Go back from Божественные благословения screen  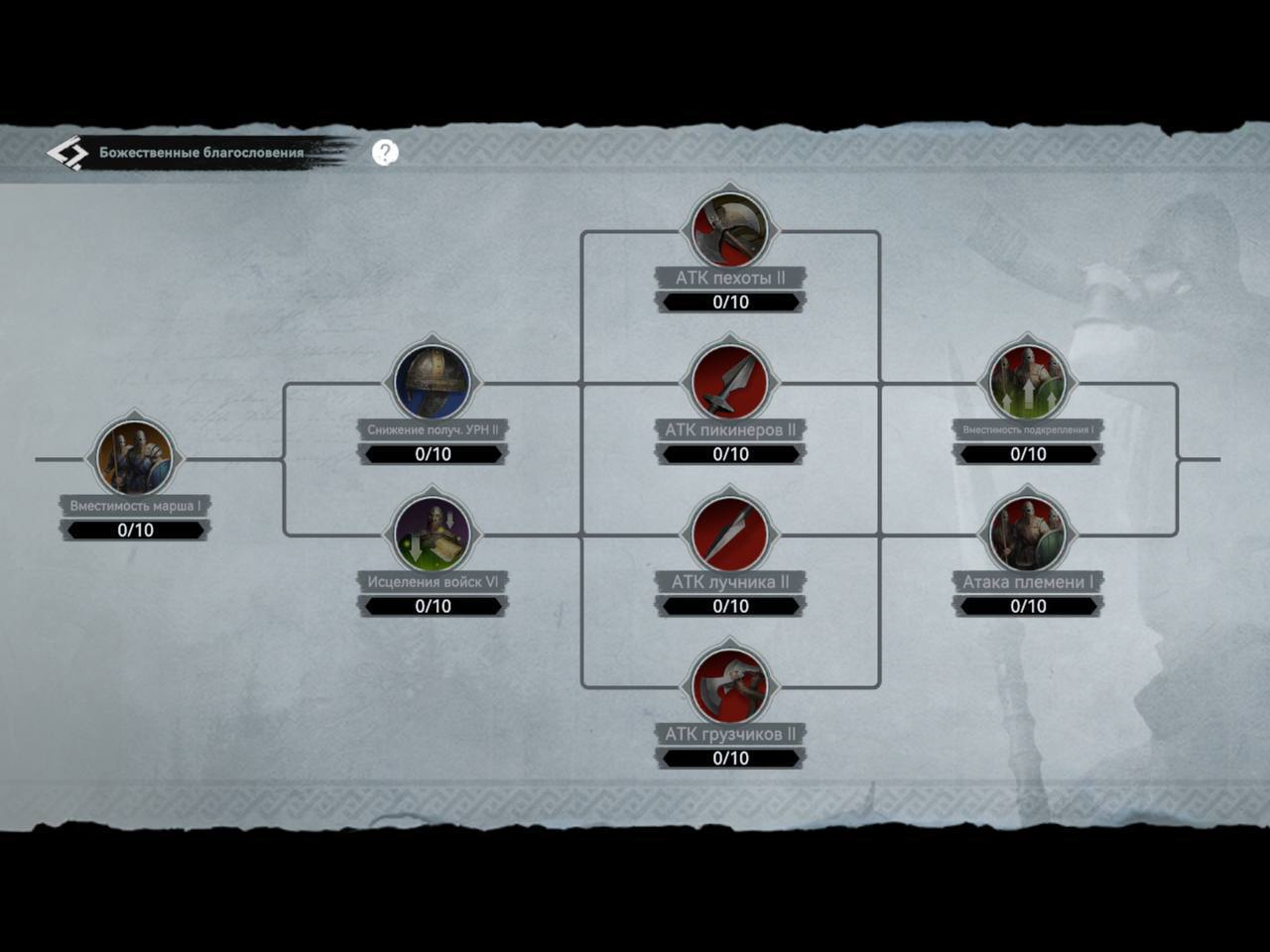pos(66,153)
